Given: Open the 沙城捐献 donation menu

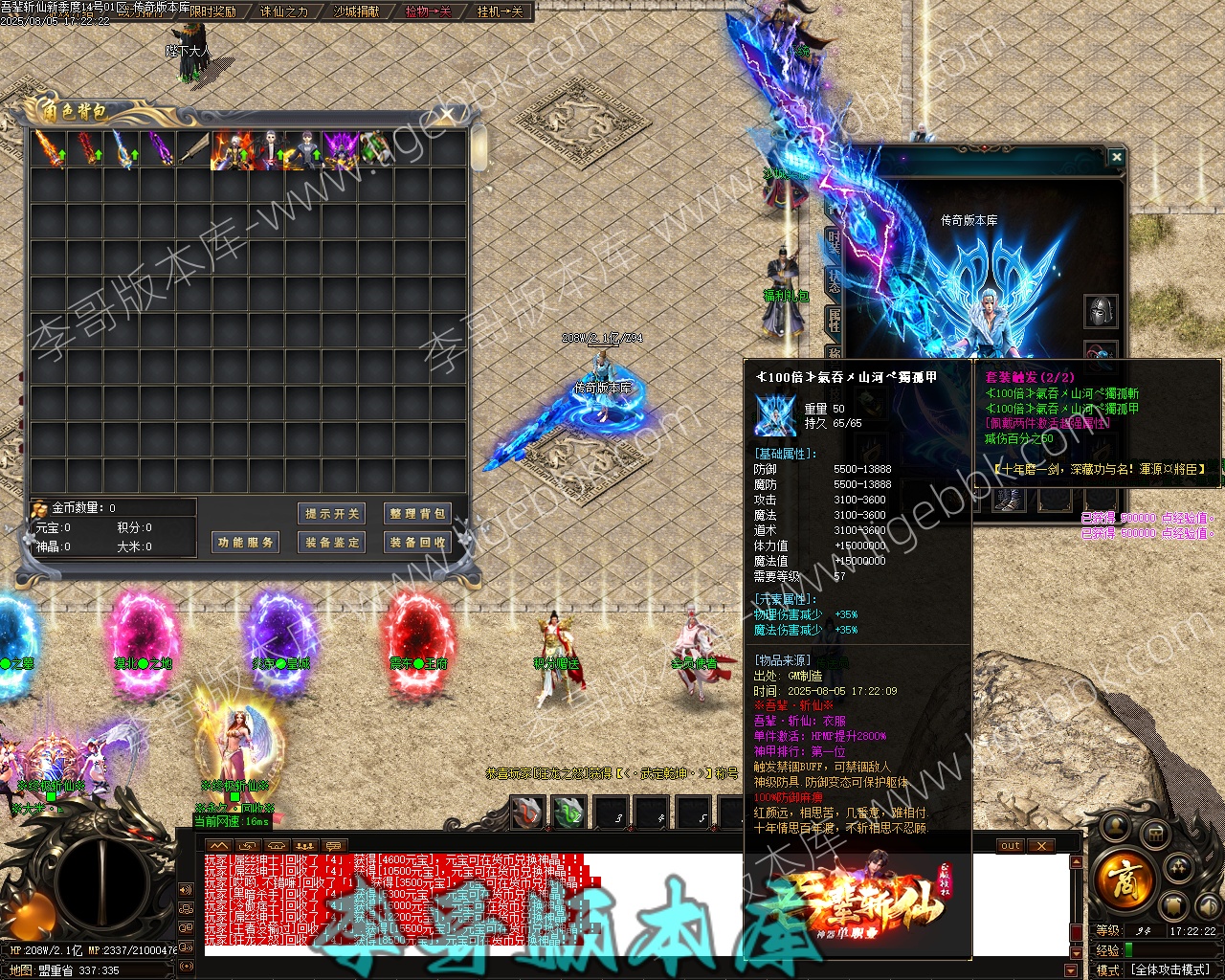Looking at the screenshot, I should [356, 11].
